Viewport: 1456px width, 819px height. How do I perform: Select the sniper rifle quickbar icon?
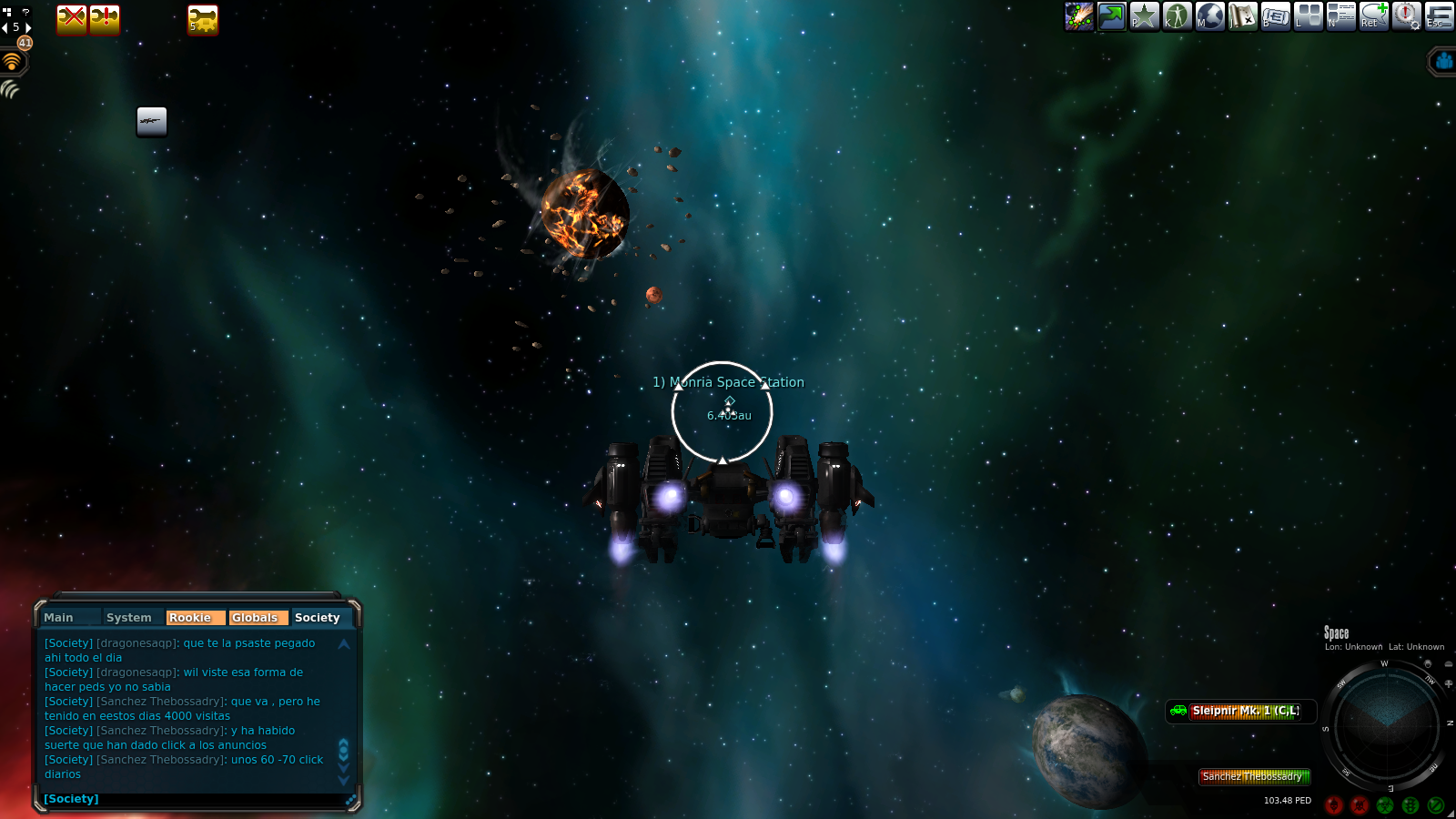coord(151,121)
